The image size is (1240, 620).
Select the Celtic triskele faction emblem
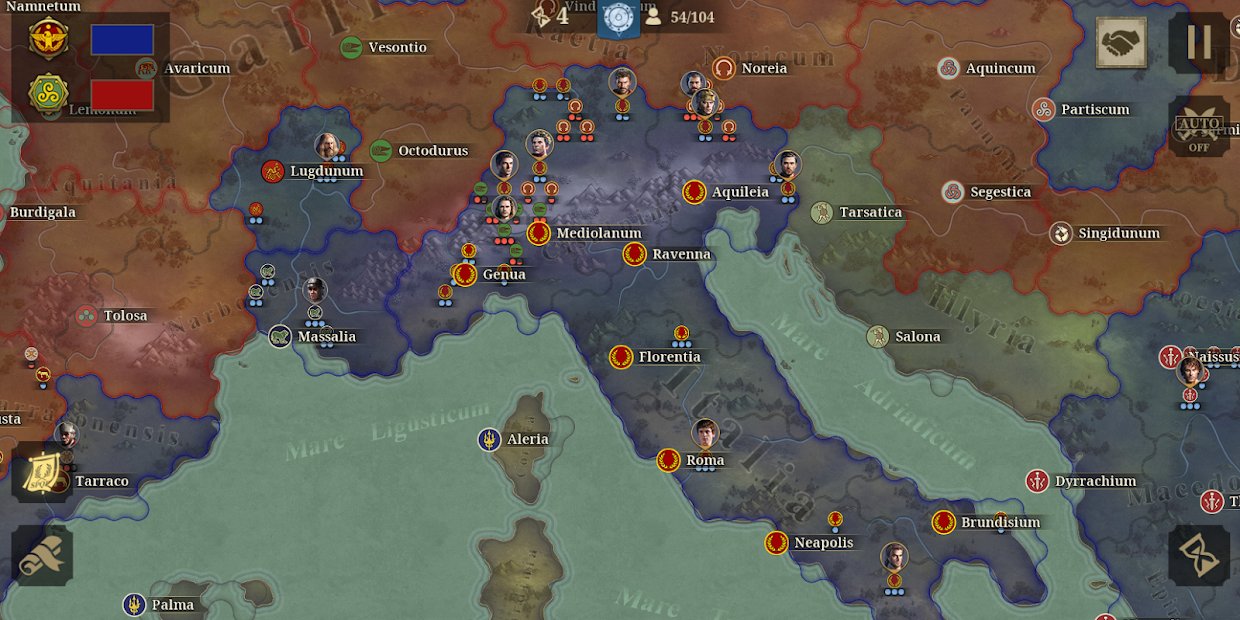pos(48,94)
